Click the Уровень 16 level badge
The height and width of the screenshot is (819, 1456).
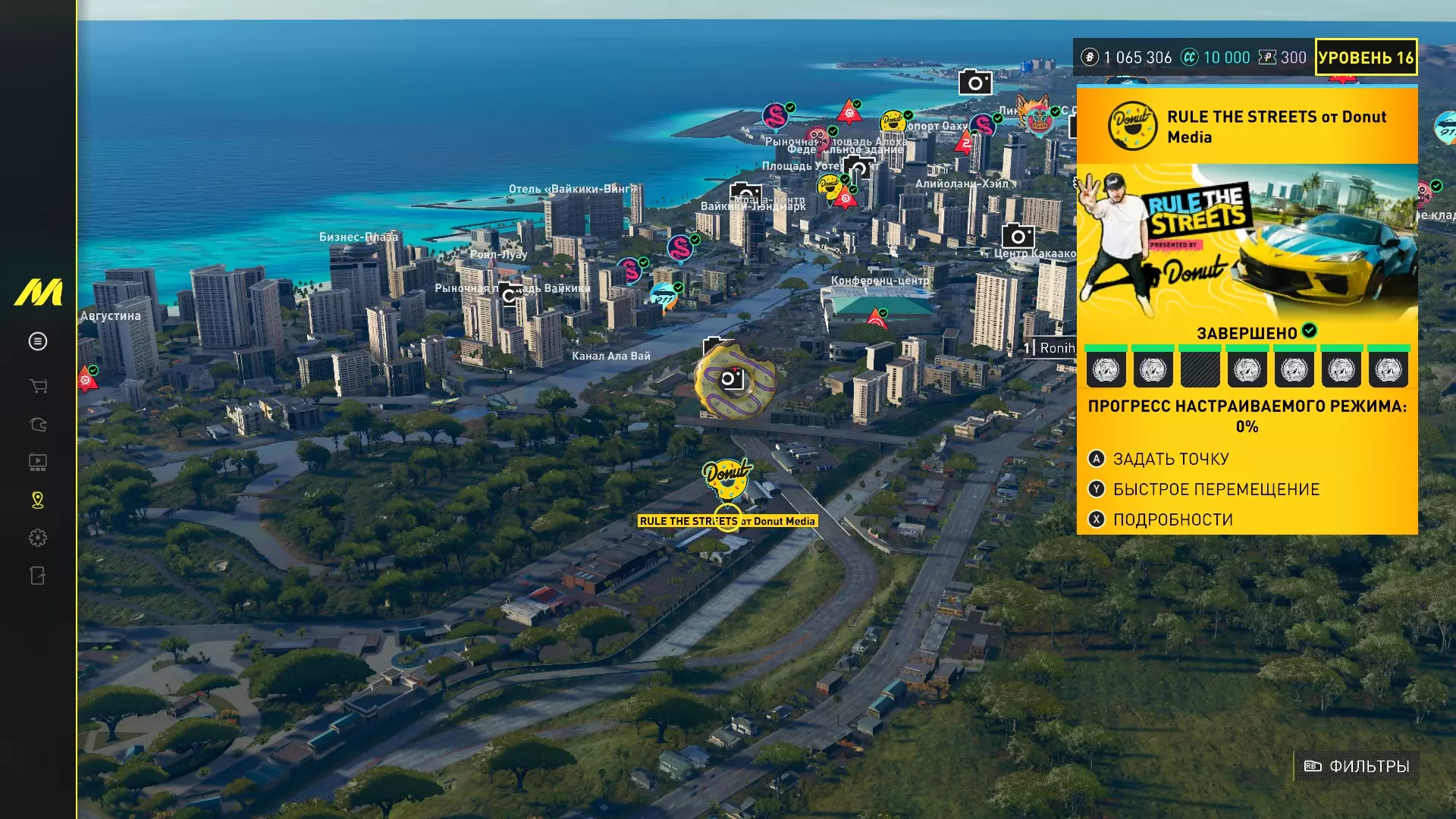pos(1365,58)
